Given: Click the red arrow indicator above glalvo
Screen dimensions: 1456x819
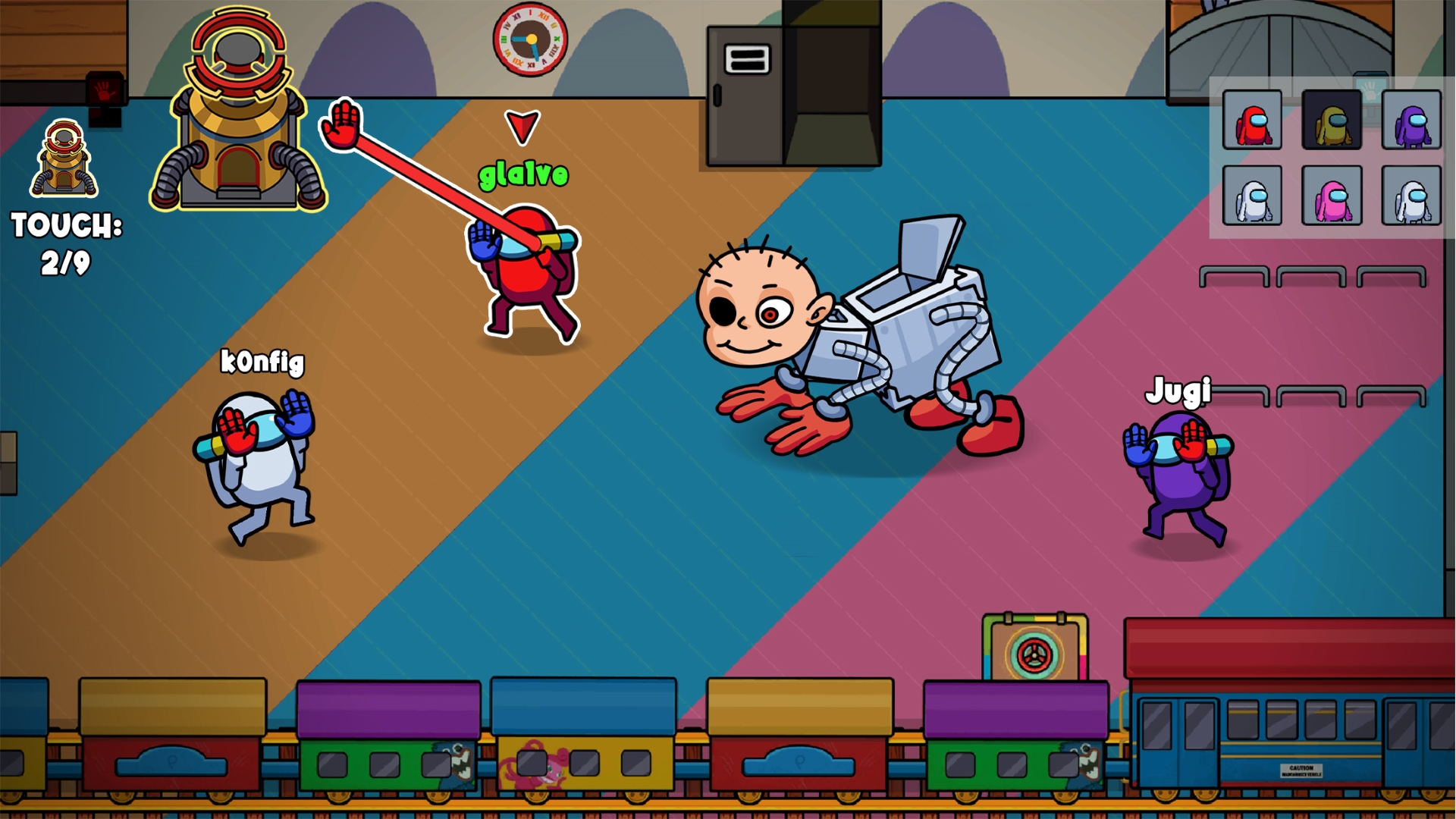Looking at the screenshot, I should [522, 125].
